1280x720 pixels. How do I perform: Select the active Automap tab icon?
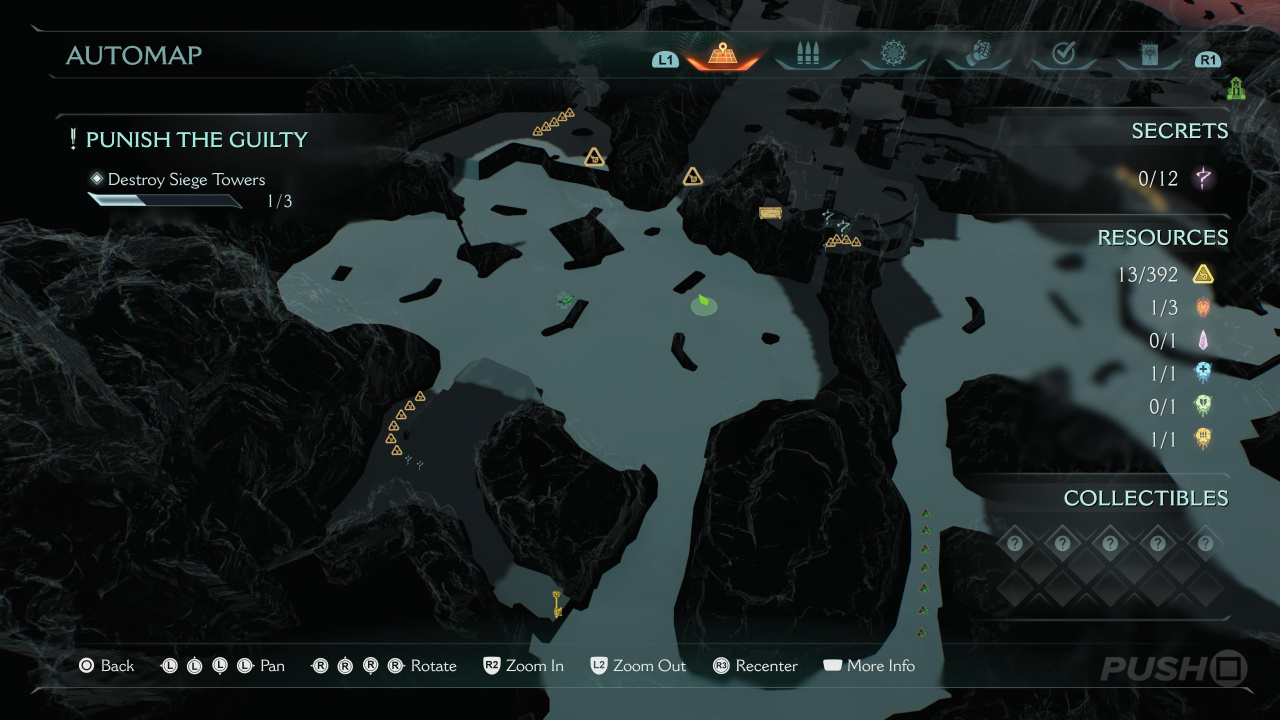coord(722,54)
